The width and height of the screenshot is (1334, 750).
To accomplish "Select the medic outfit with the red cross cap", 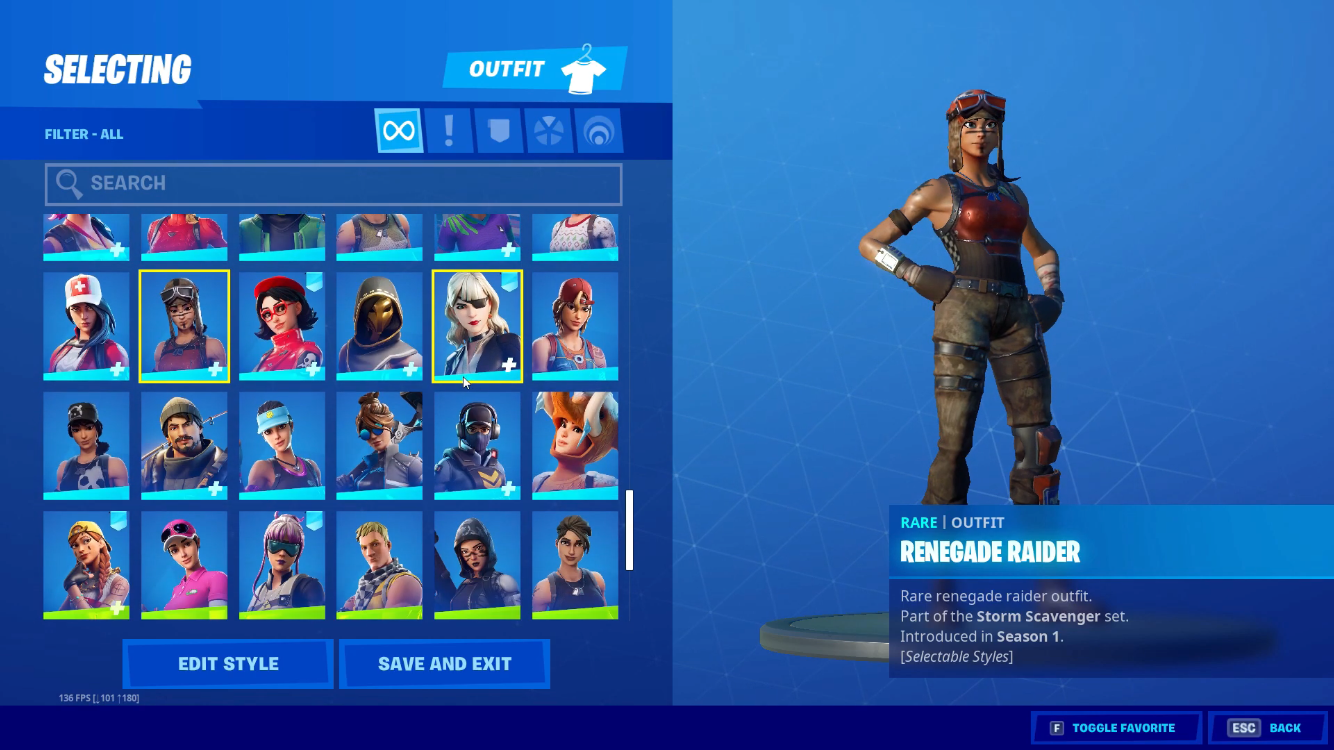I will [x=86, y=325].
